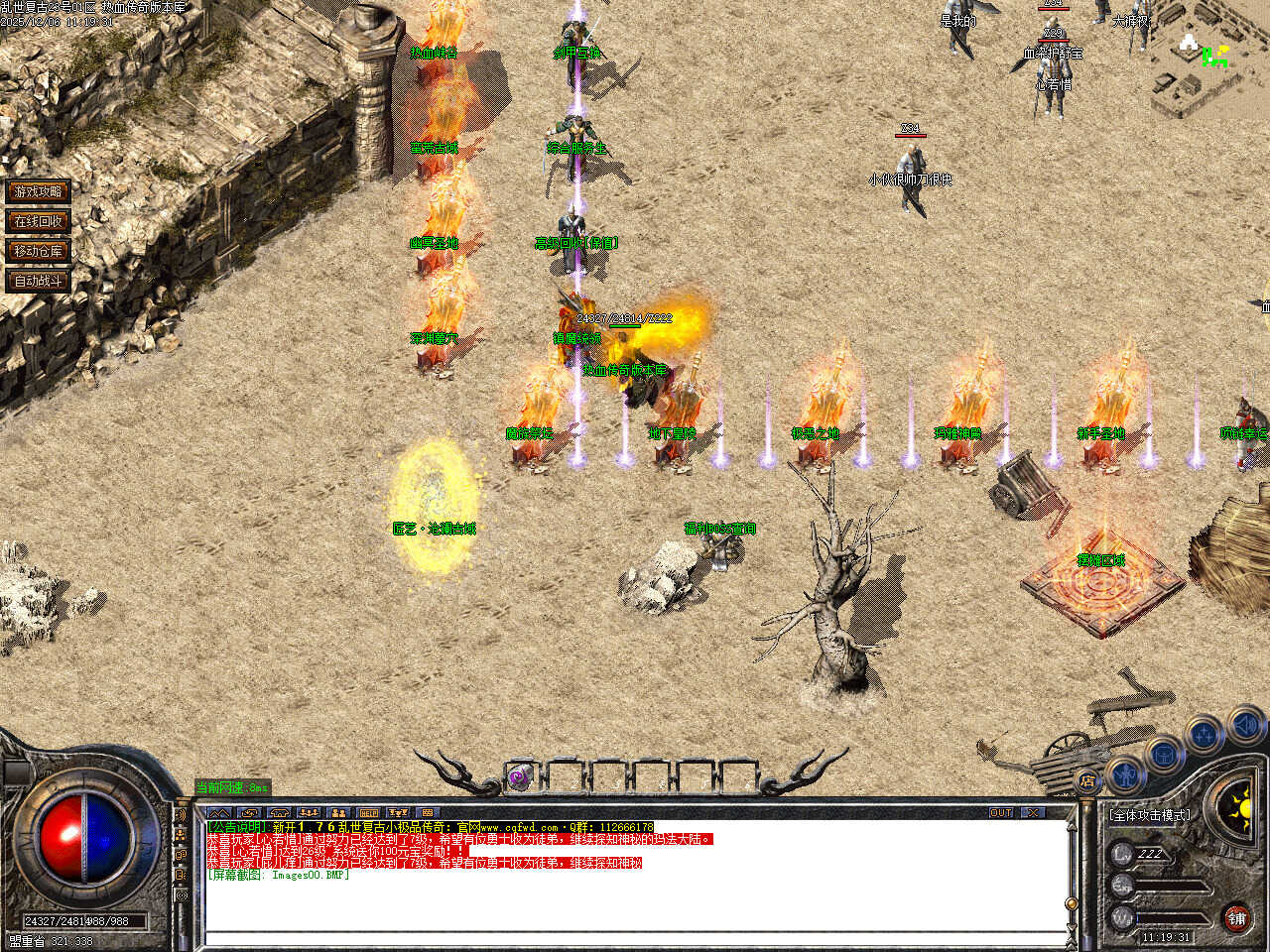Viewport: 1270px width, 952px height.
Task: Open the 移动仓库 mobile warehouse
Action: pyautogui.click(x=39, y=251)
